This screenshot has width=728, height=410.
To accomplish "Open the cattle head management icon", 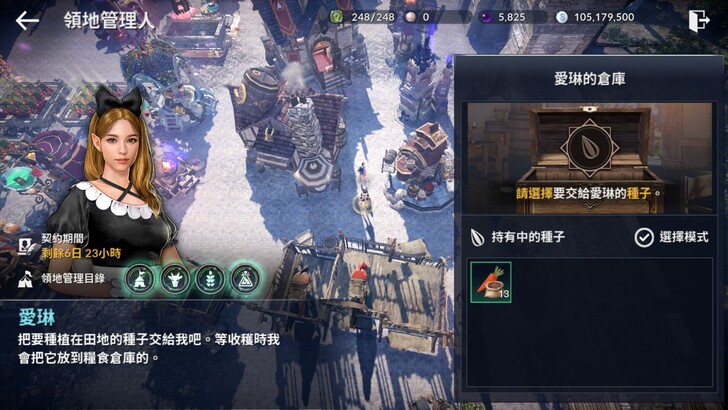I will point(175,278).
